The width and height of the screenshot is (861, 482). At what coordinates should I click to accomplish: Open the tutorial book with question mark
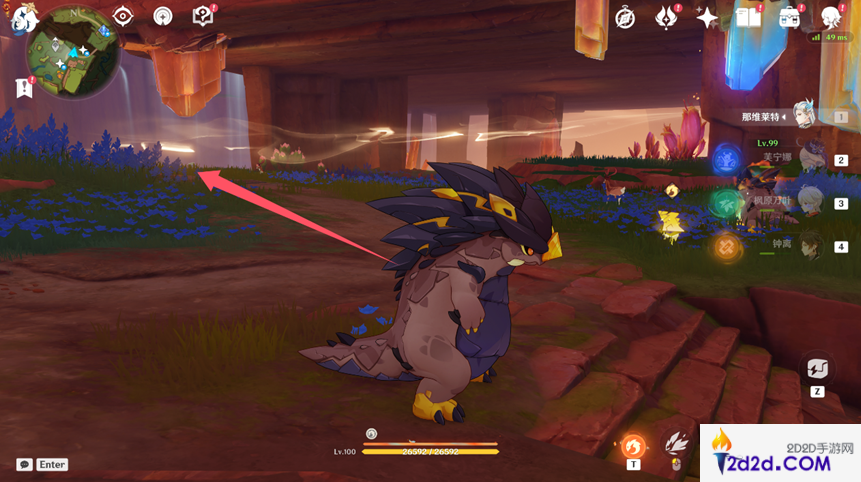pyautogui.click(x=203, y=16)
